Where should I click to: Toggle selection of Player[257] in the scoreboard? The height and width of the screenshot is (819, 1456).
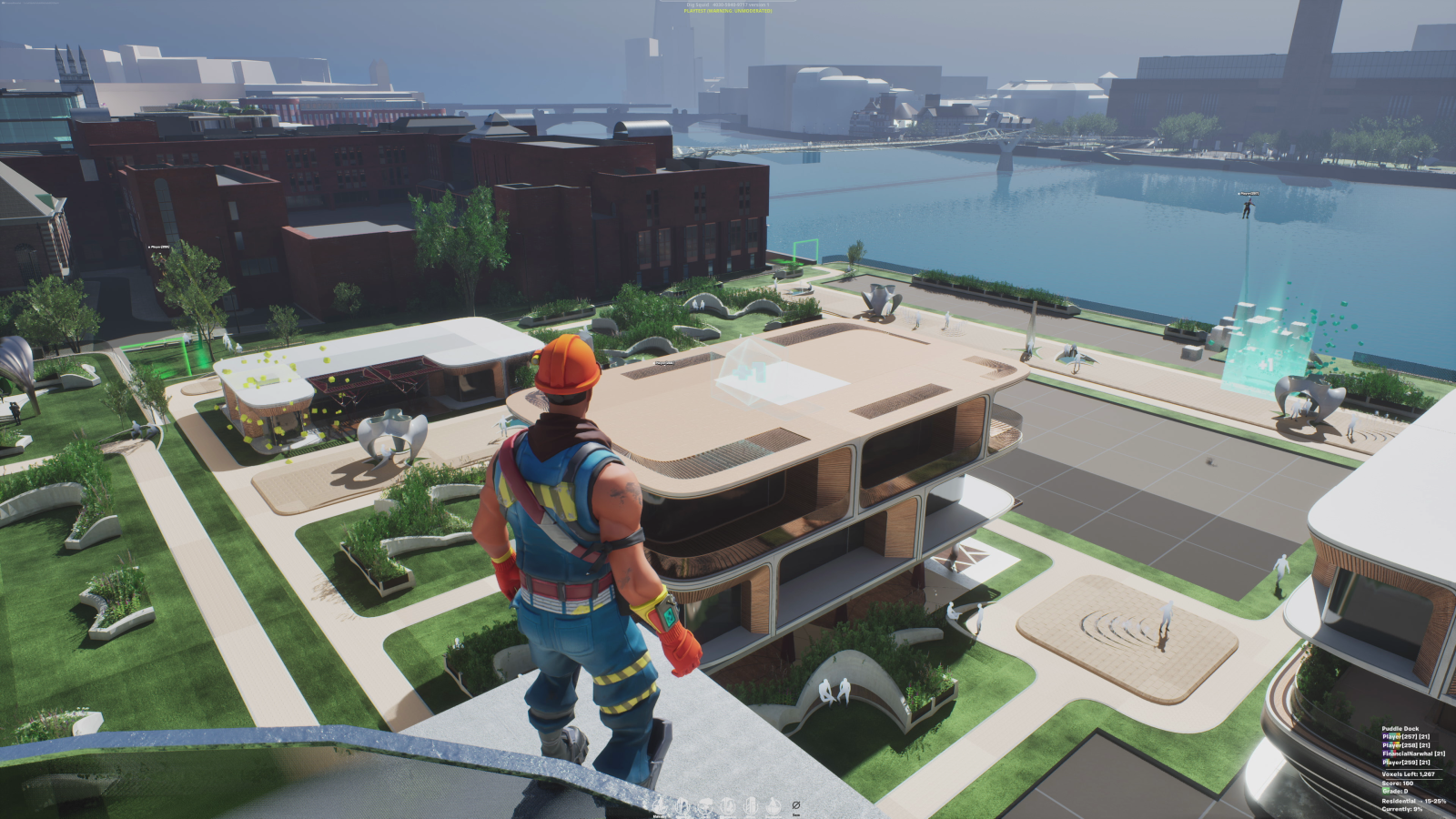coord(1405,737)
